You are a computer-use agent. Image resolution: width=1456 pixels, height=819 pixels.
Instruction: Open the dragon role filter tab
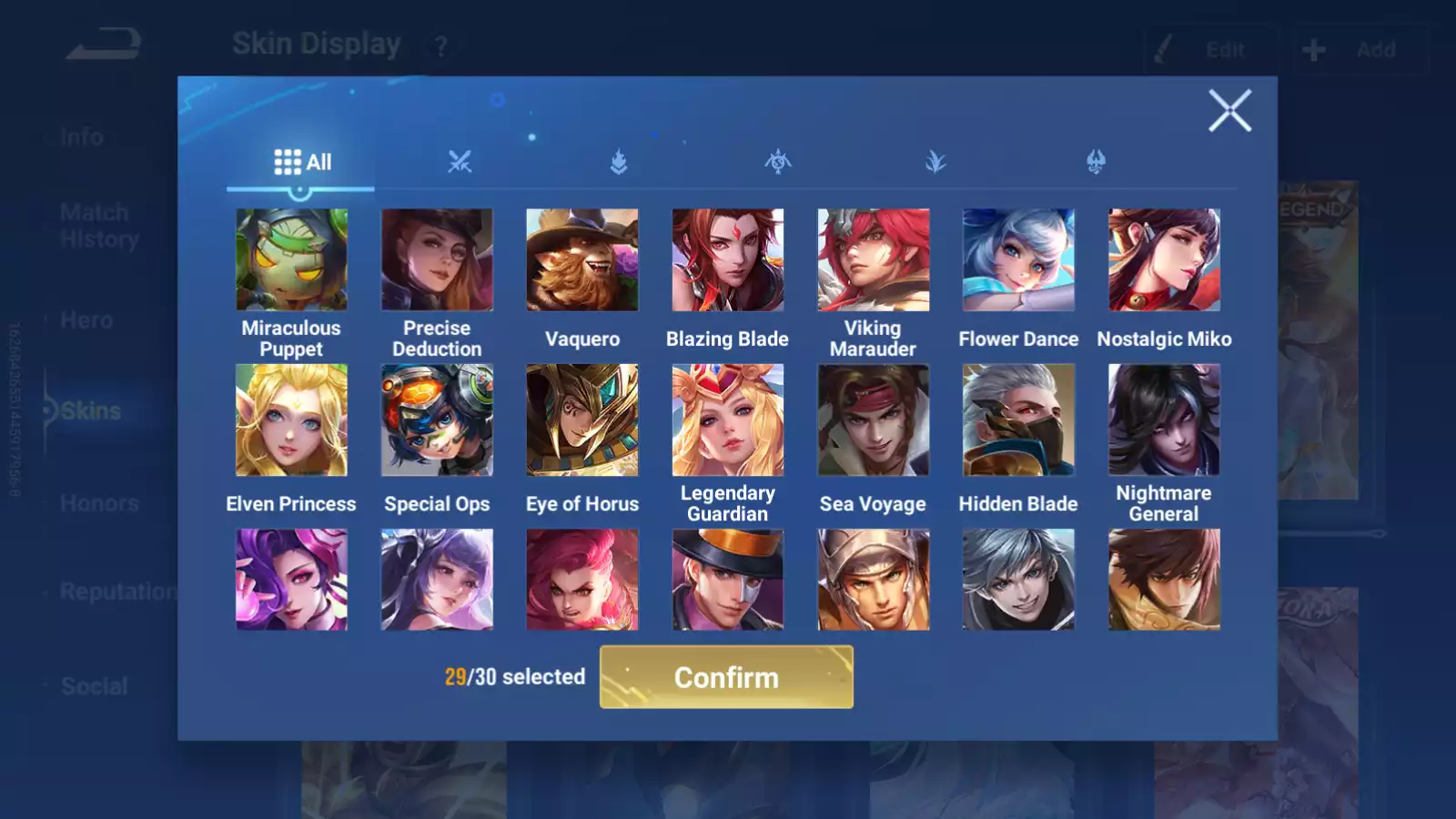(1094, 162)
